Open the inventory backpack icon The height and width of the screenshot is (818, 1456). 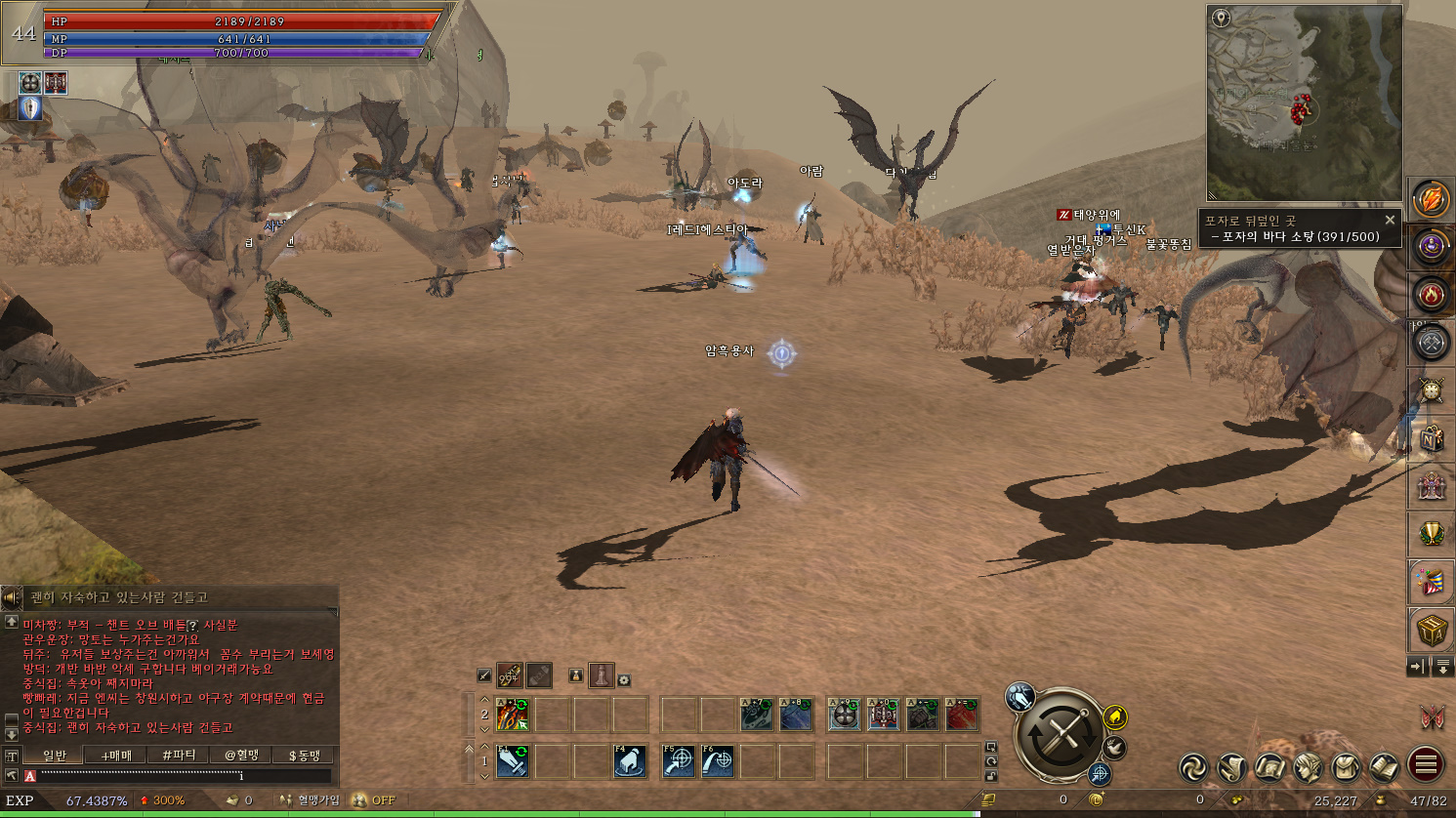(x=1346, y=768)
